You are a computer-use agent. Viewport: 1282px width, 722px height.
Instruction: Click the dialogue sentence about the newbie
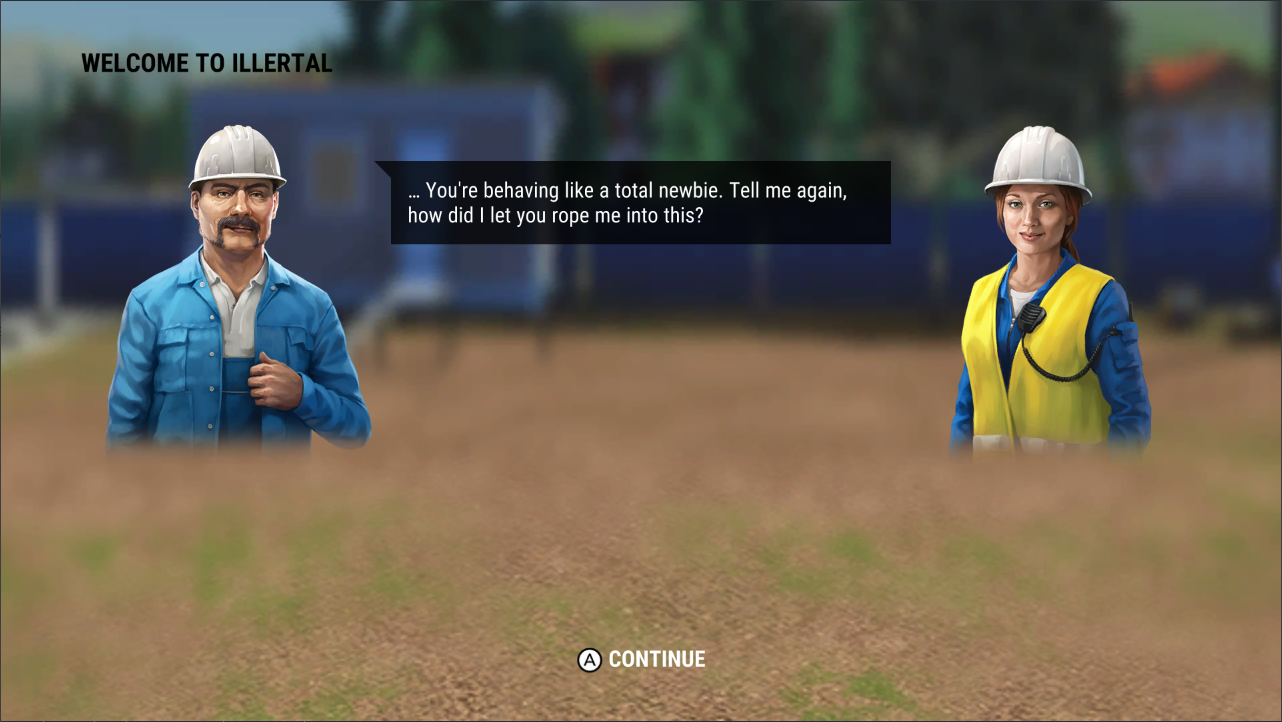click(x=628, y=188)
